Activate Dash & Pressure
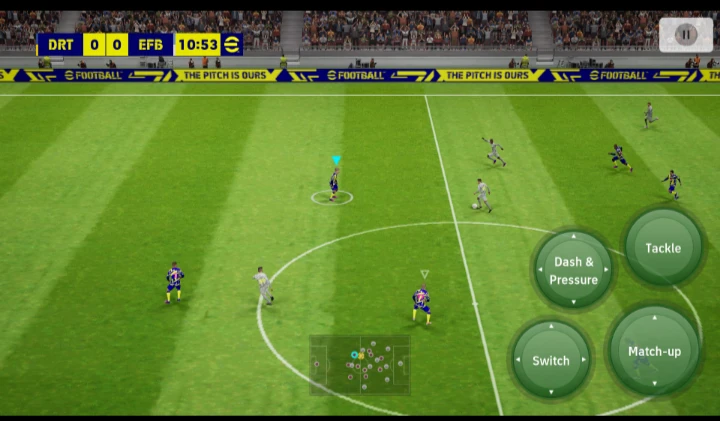Image resolution: width=720 pixels, height=421 pixels. click(573, 270)
